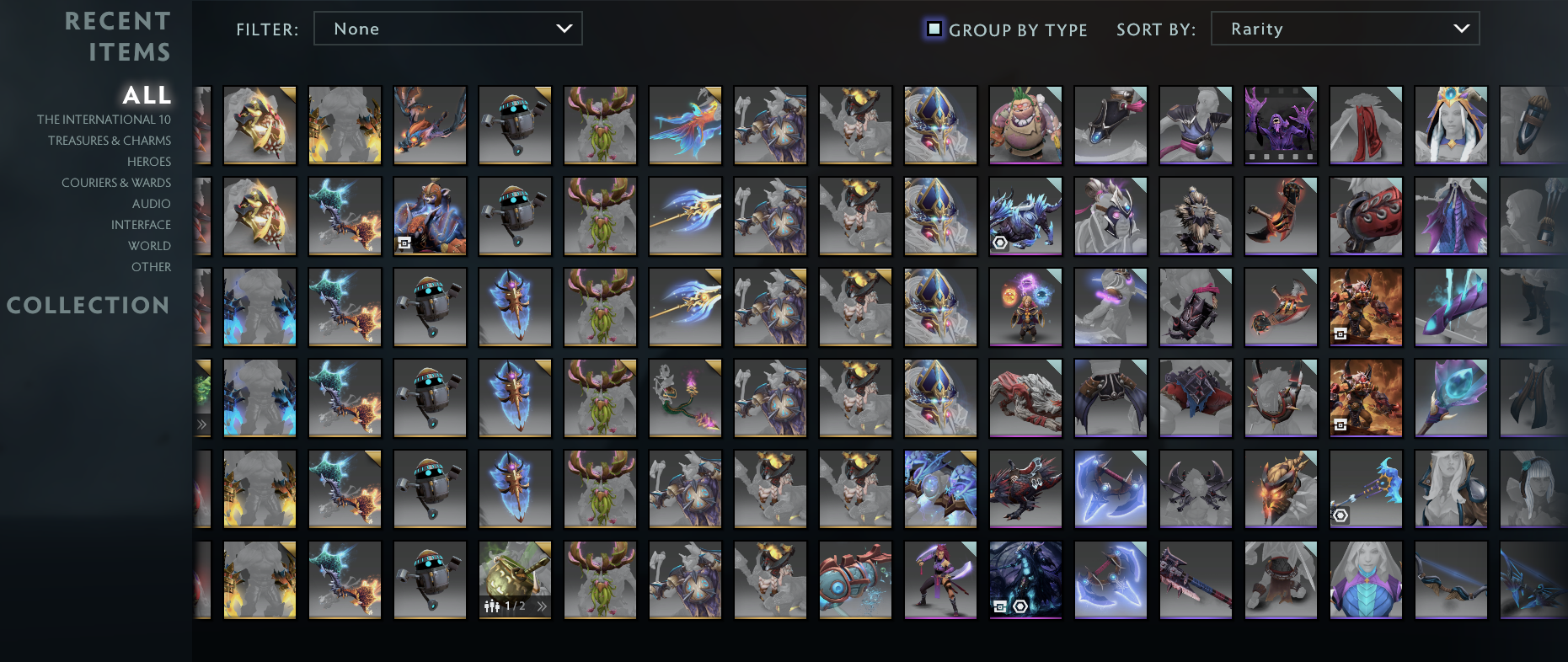Select the green-haired Pudge courier thumbnail
The width and height of the screenshot is (1568, 662).
(x=1025, y=125)
